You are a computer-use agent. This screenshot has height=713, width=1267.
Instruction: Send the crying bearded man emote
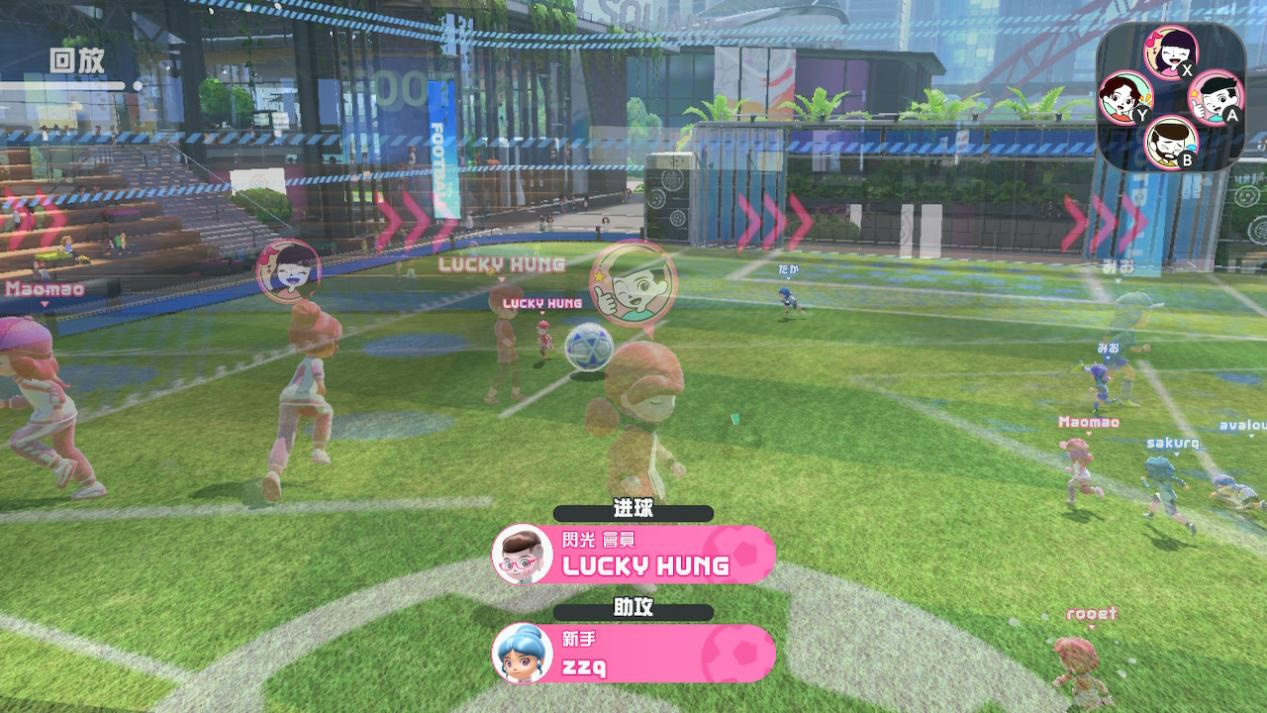click(x=1170, y=141)
